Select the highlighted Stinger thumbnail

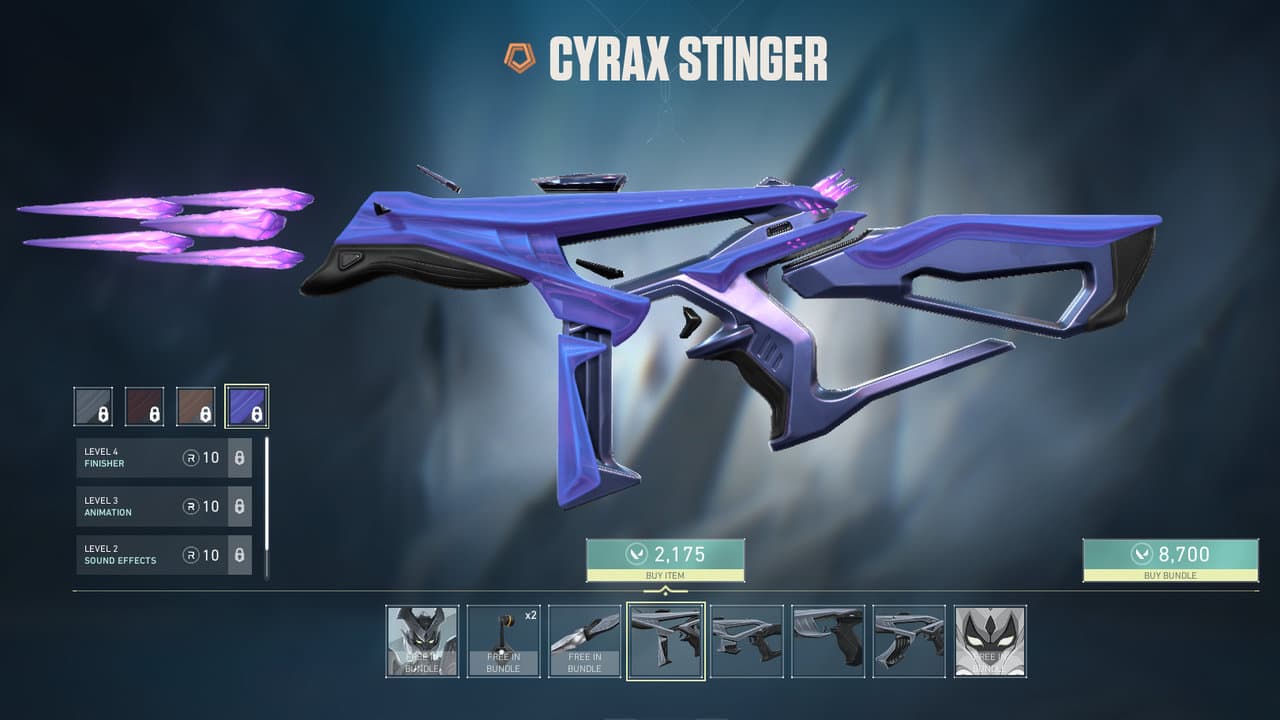click(666, 641)
